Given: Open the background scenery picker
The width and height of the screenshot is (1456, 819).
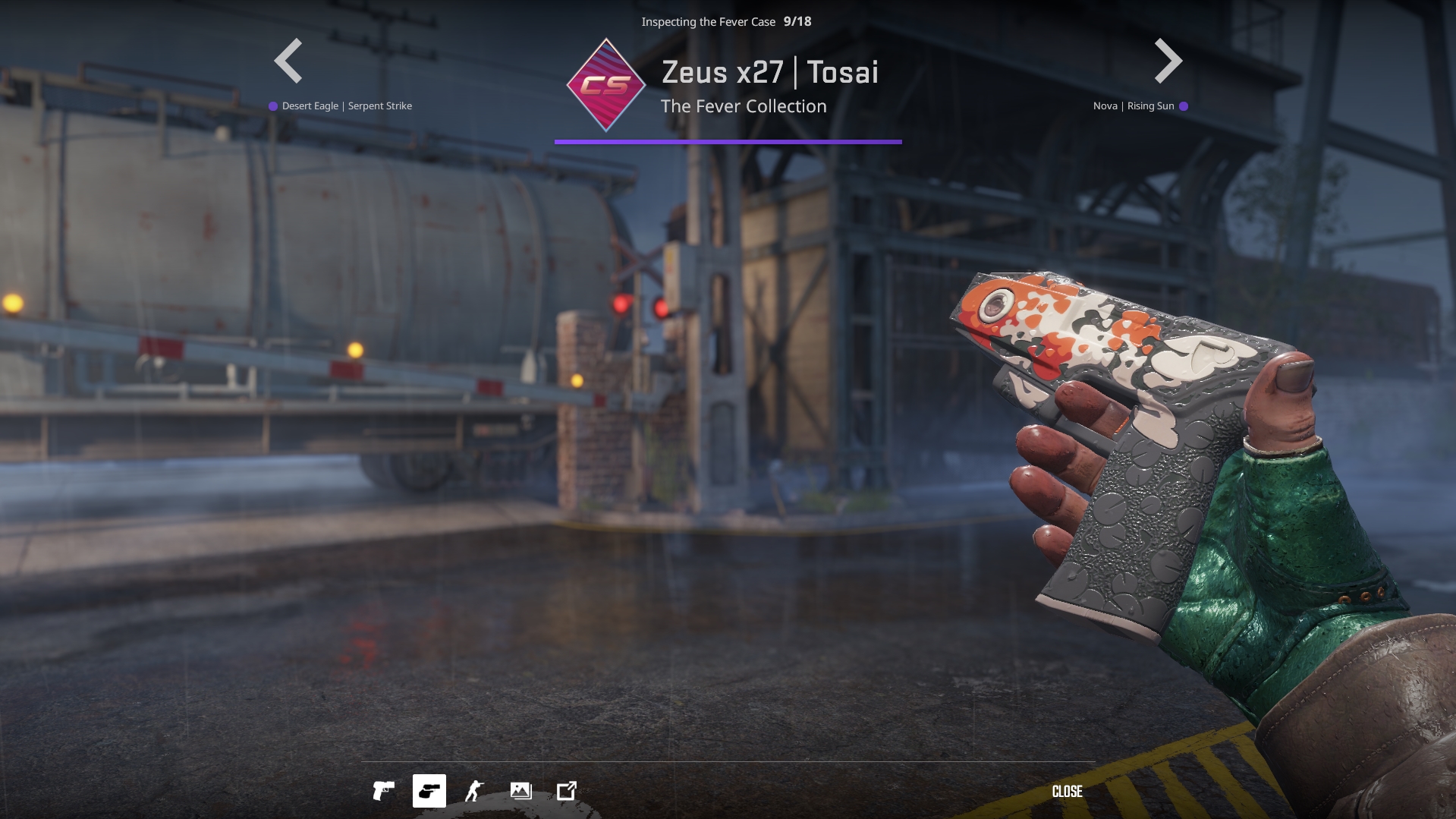Looking at the screenshot, I should (x=521, y=791).
